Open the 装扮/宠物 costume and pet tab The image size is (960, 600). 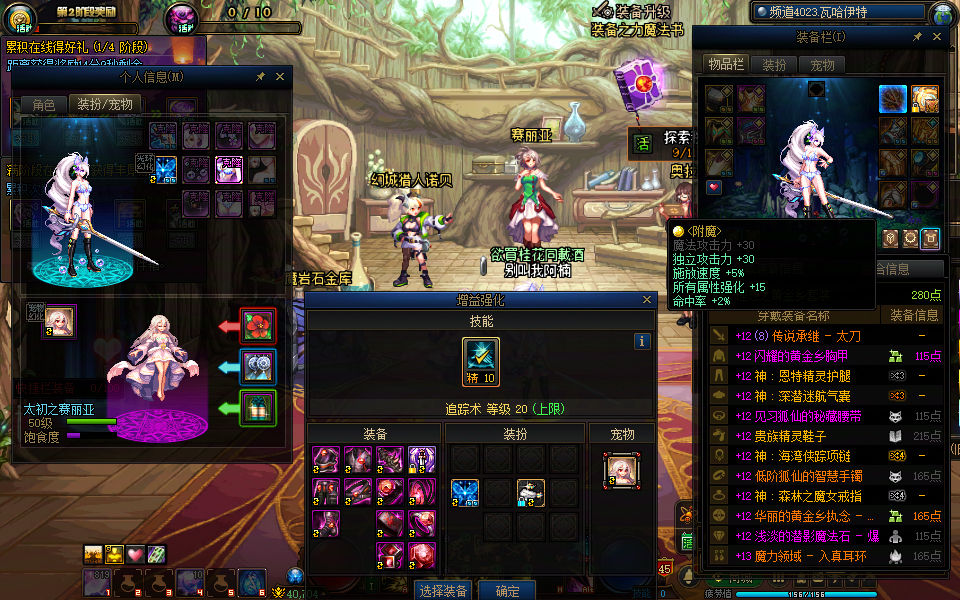click(105, 104)
